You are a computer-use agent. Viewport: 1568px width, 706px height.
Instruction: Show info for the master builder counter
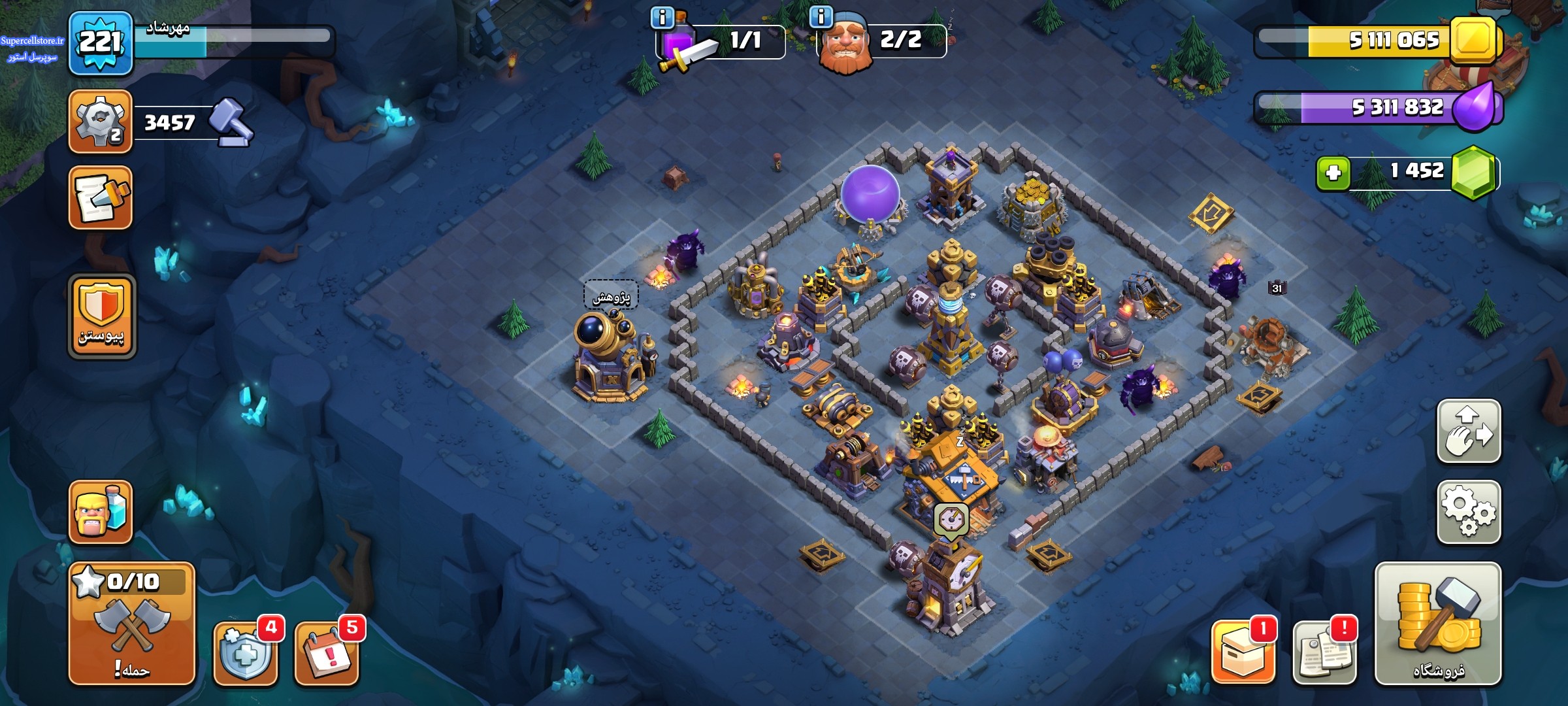click(x=821, y=16)
